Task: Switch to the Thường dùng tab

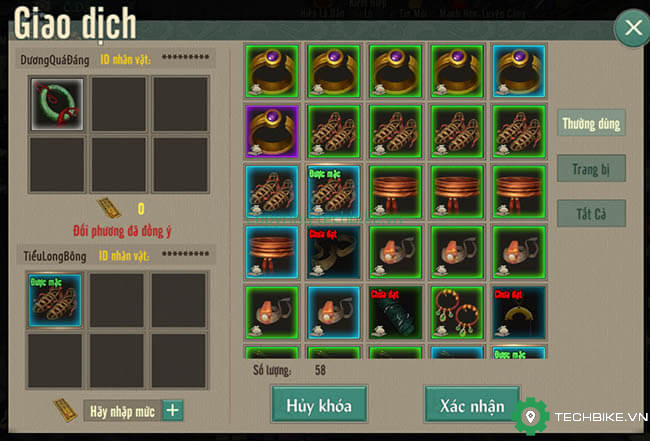Action: [x=592, y=124]
